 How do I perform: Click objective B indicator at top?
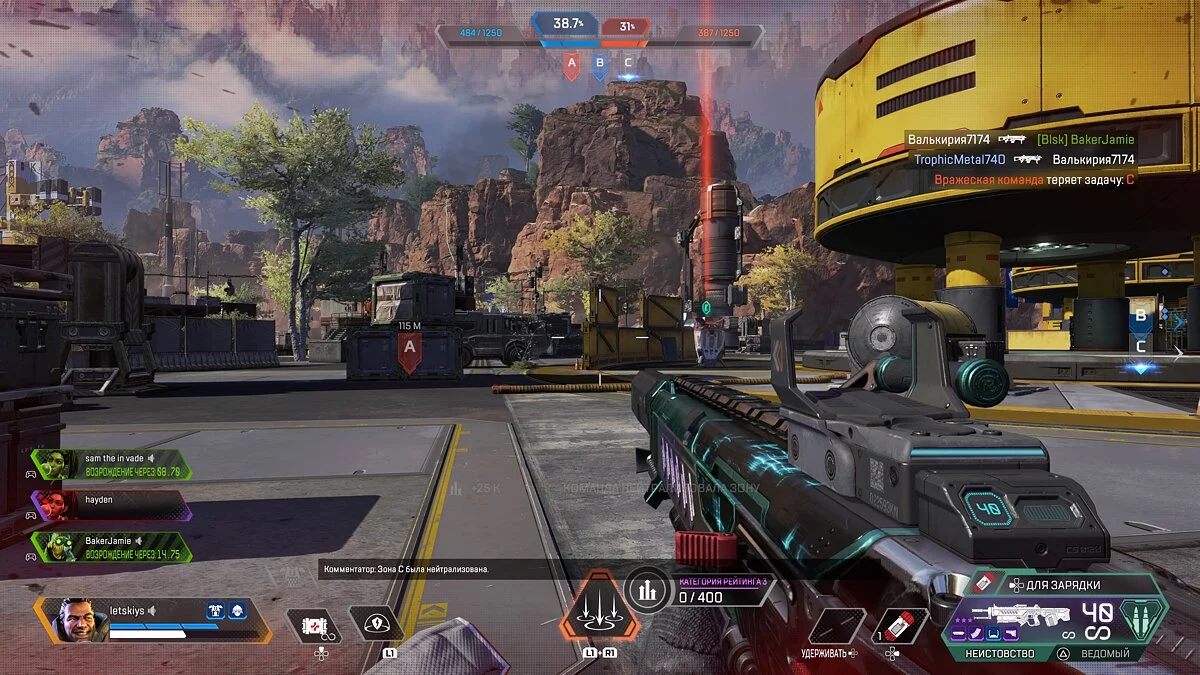[600, 65]
